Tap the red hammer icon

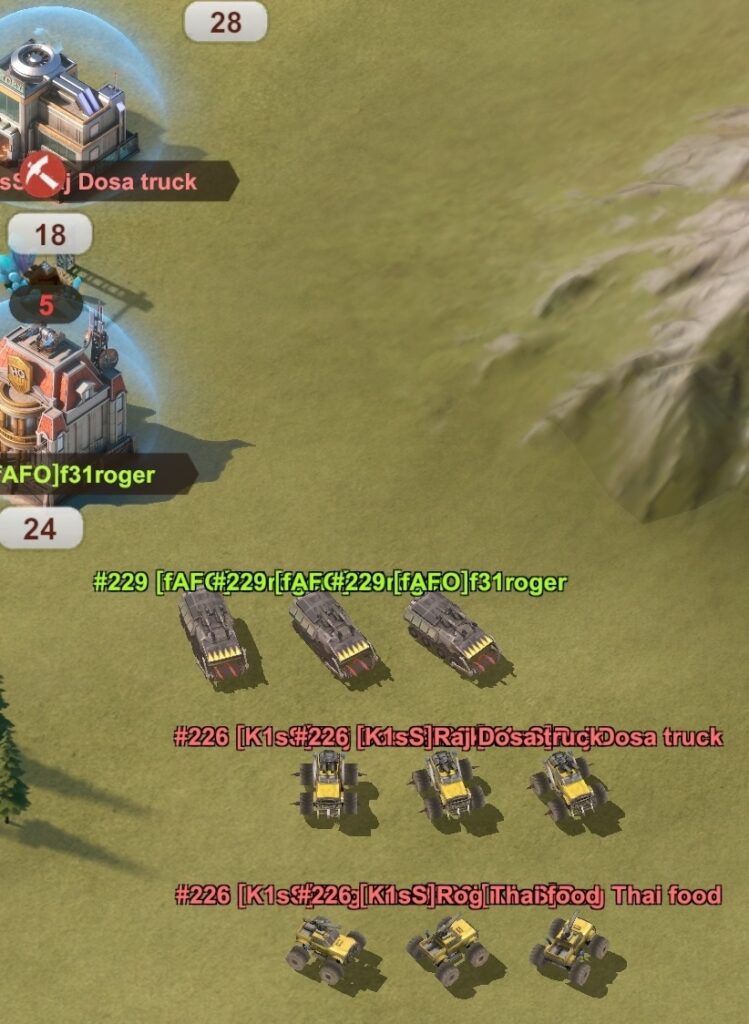tap(43, 175)
